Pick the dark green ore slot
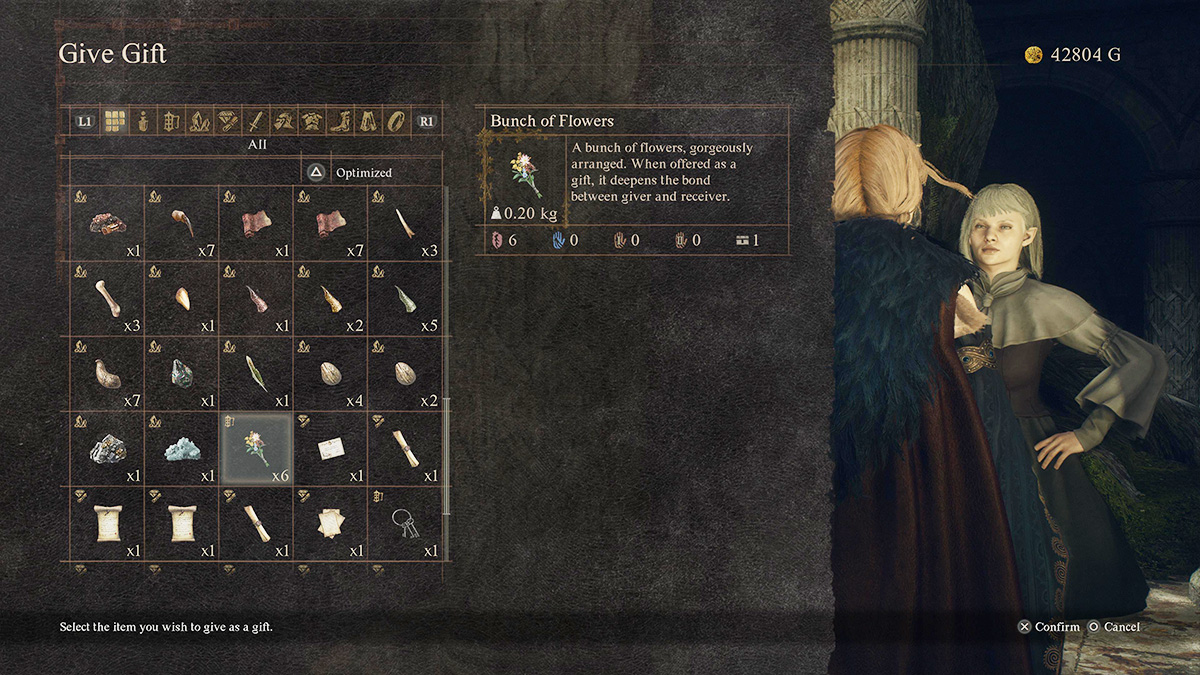This screenshot has height=675, width=1200. click(x=182, y=374)
